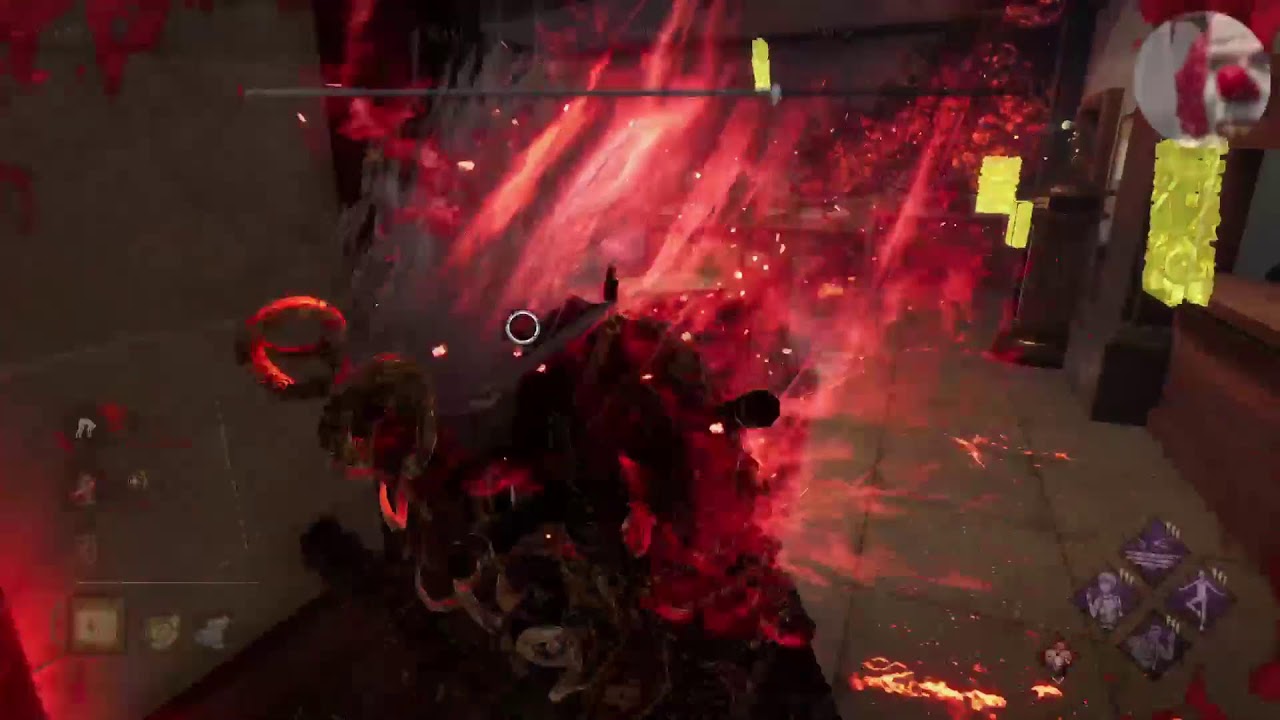Image resolution: width=1280 pixels, height=720 pixels.
Task: Select the perk showing a figure balancing on one leg
Action: [1201, 598]
